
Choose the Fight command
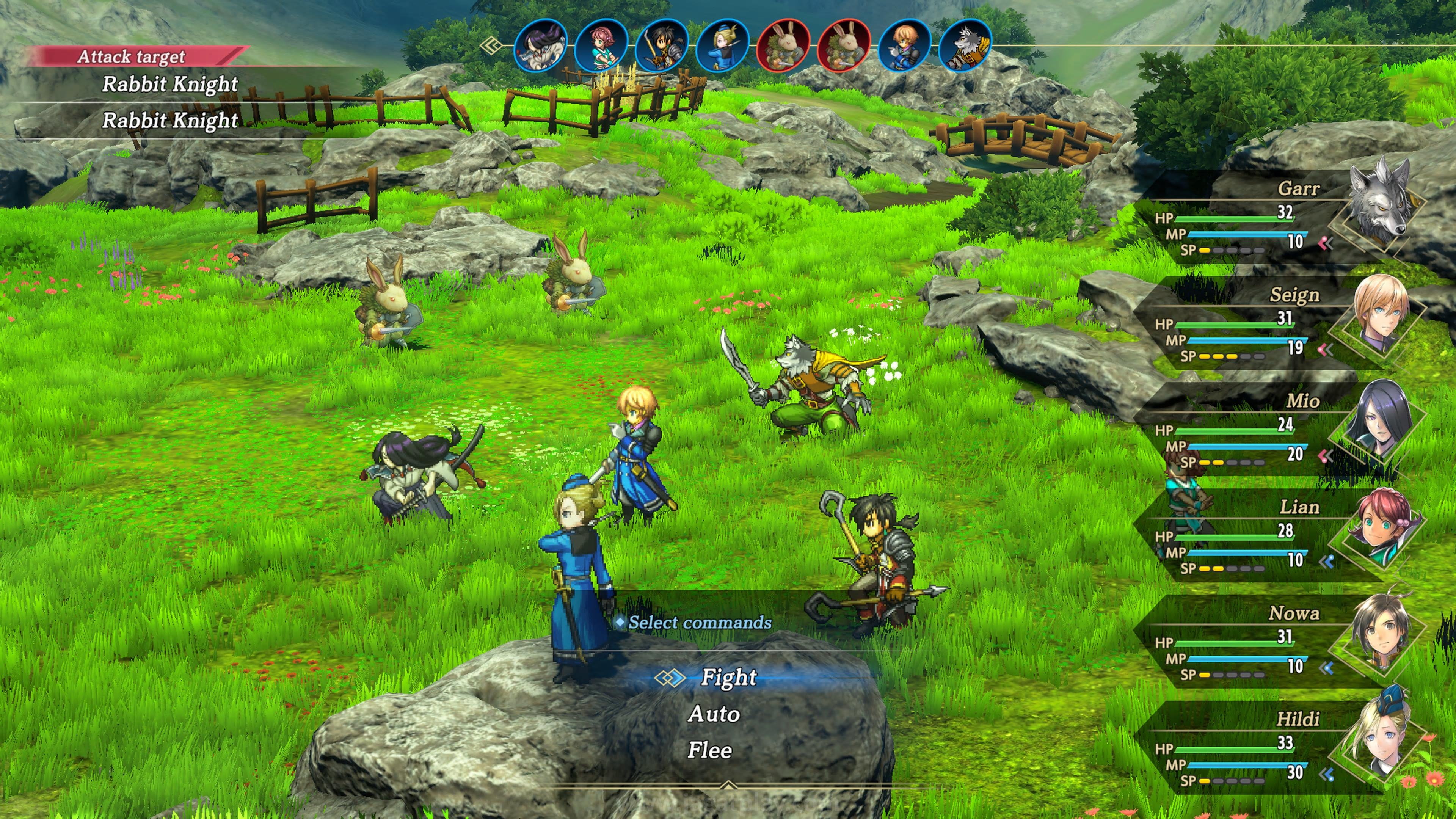click(x=728, y=677)
